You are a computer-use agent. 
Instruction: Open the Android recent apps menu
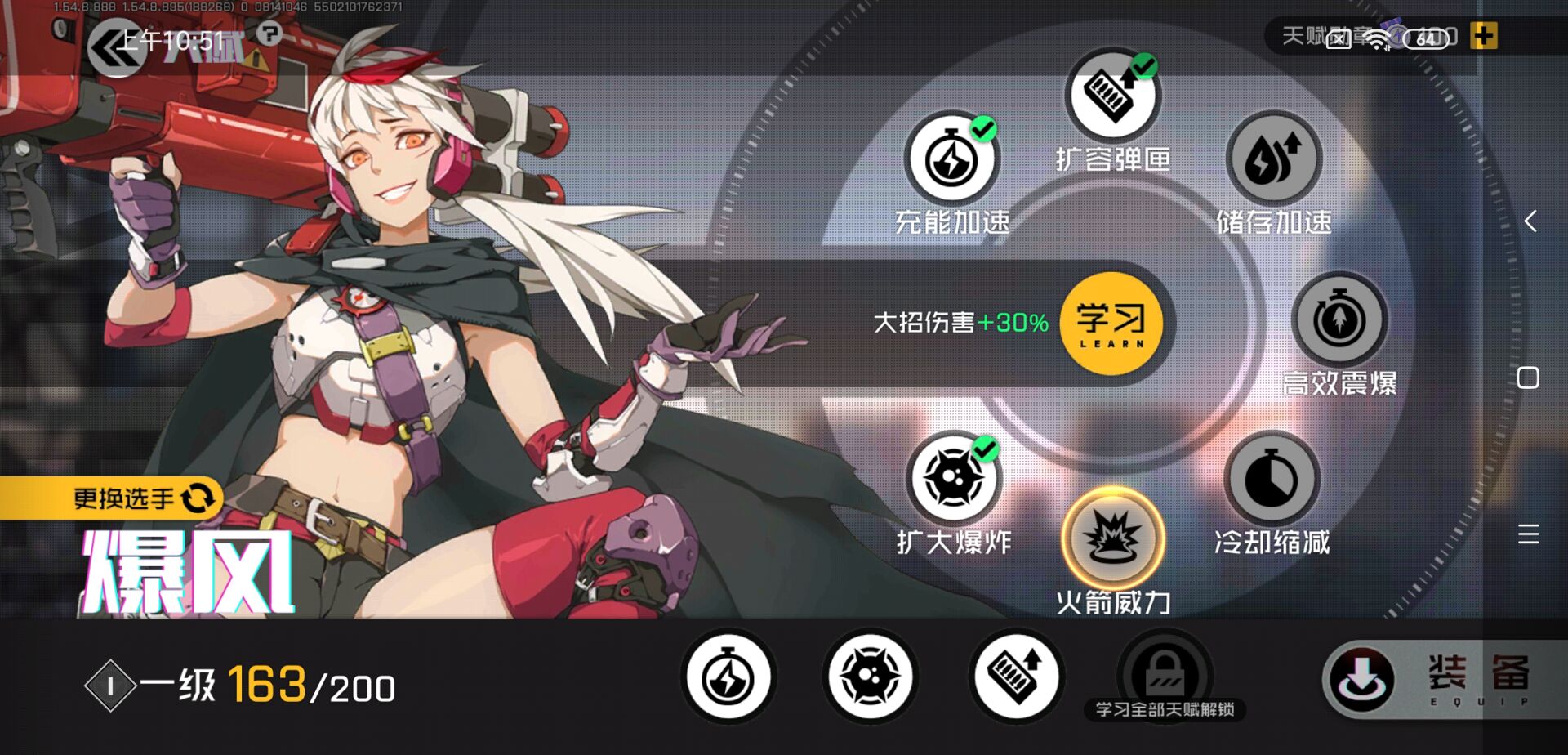(x=1529, y=534)
